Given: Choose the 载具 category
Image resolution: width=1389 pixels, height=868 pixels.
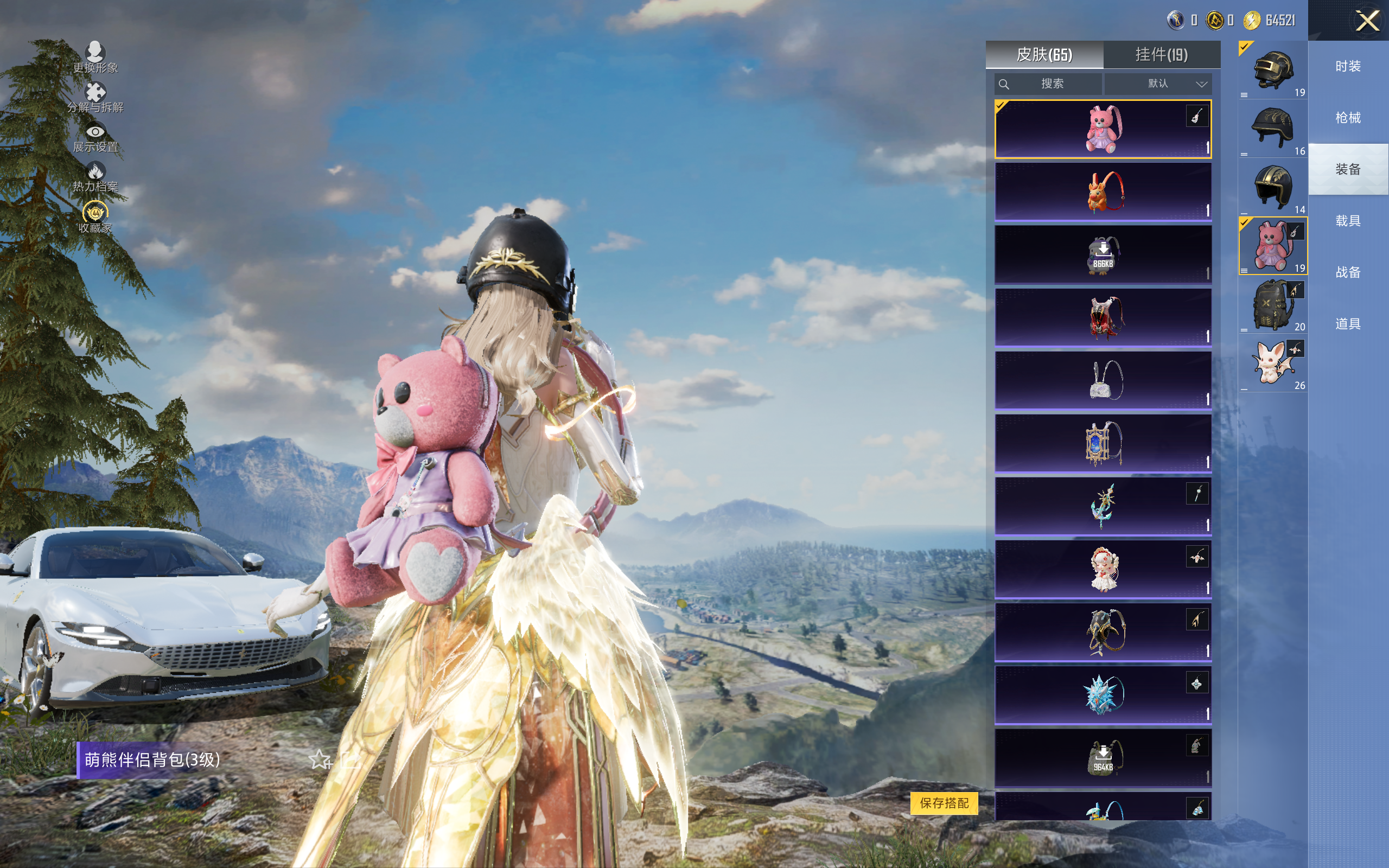Looking at the screenshot, I should point(1348,221).
